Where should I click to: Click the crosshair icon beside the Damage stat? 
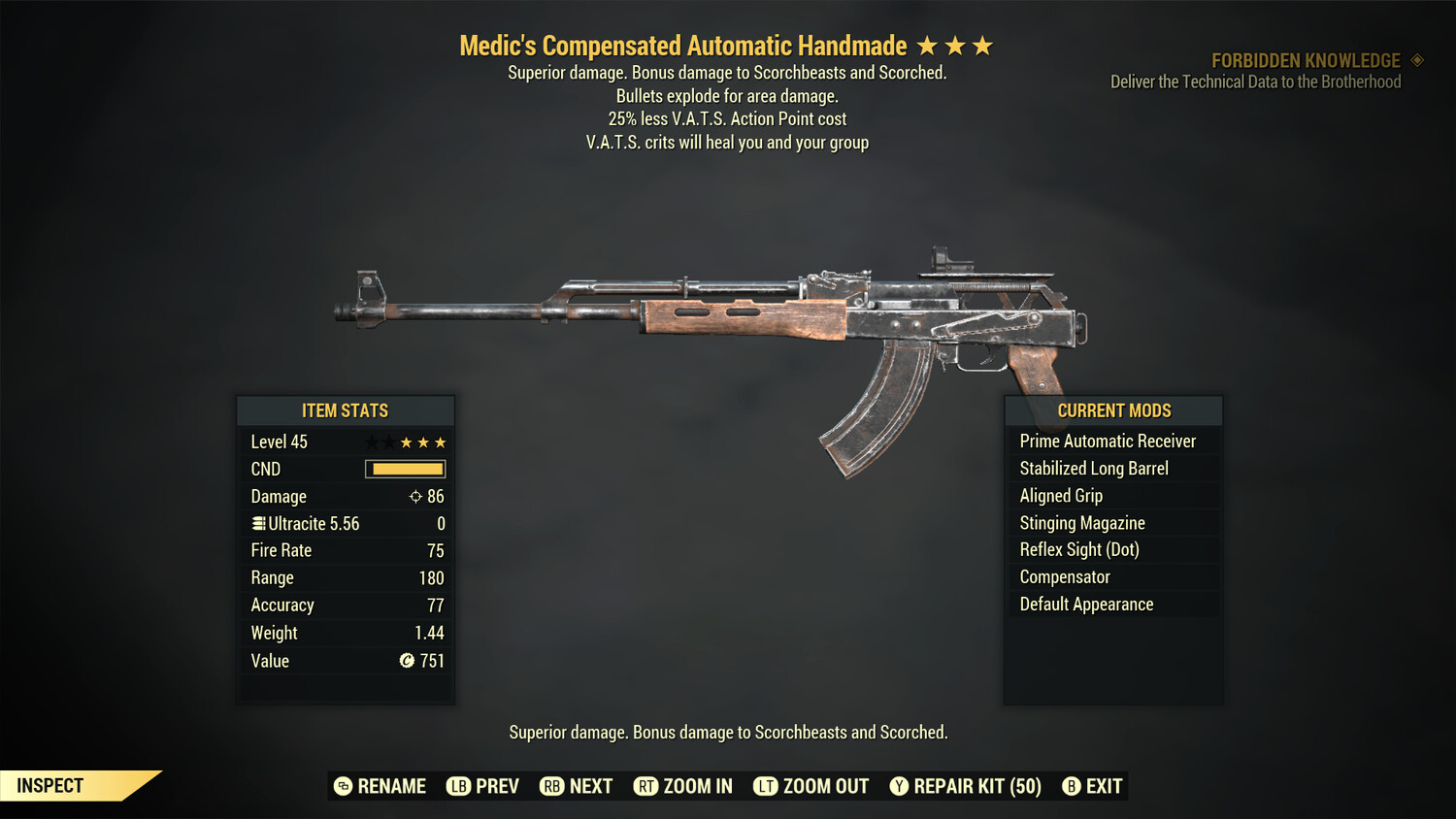(416, 496)
